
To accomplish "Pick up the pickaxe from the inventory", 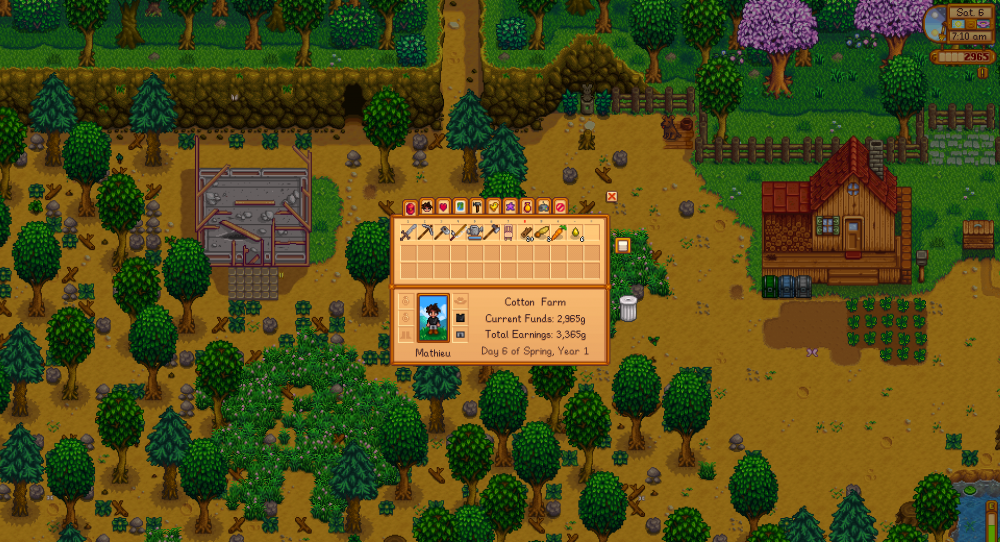I will [424, 233].
